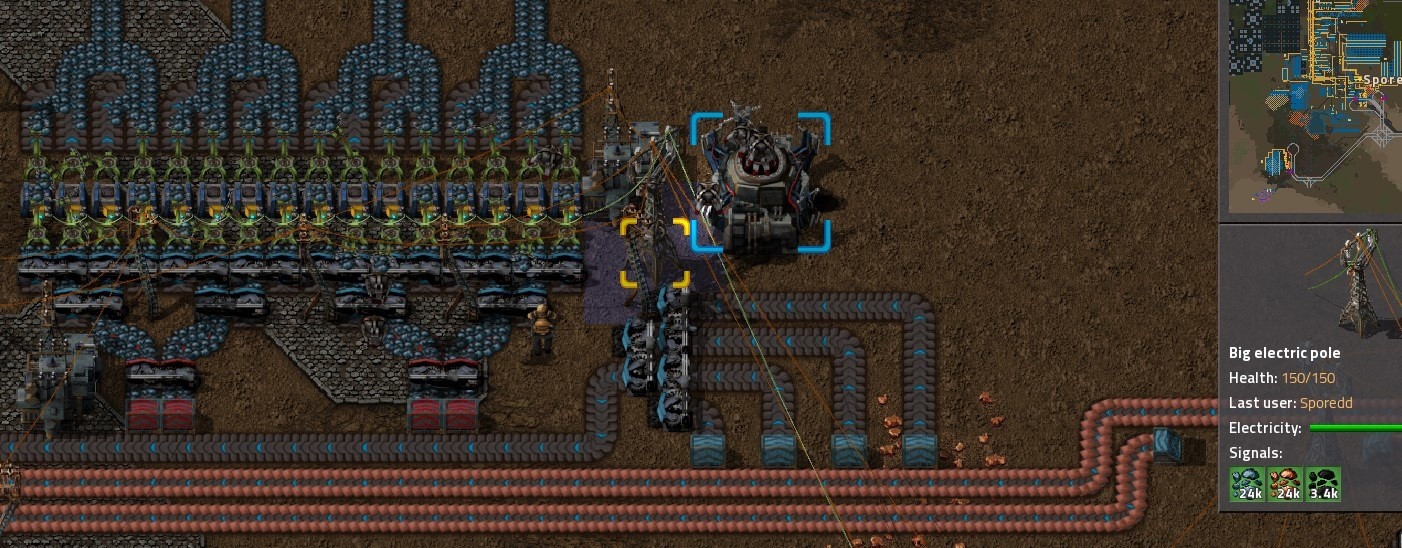Select the iron ore signal icon
The height and width of the screenshot is (548, 1402).
(x=1247, y=484)
